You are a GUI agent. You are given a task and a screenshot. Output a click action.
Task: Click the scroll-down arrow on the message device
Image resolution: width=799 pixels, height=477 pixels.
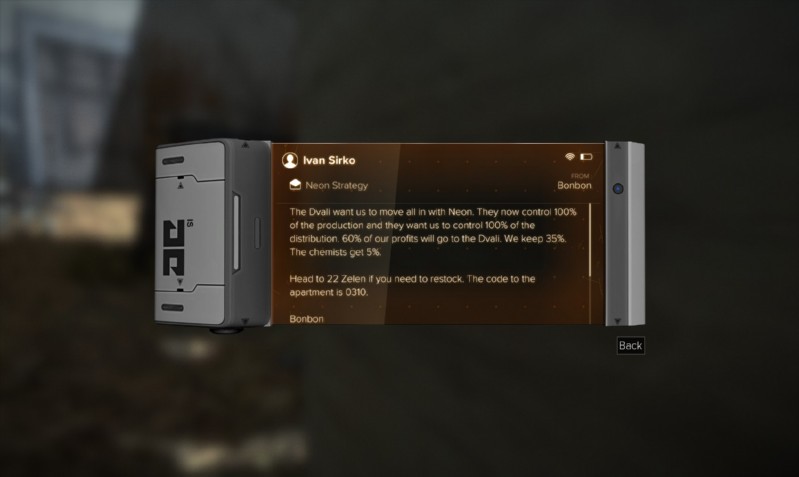pyautogui.click(x=619, y=320)
